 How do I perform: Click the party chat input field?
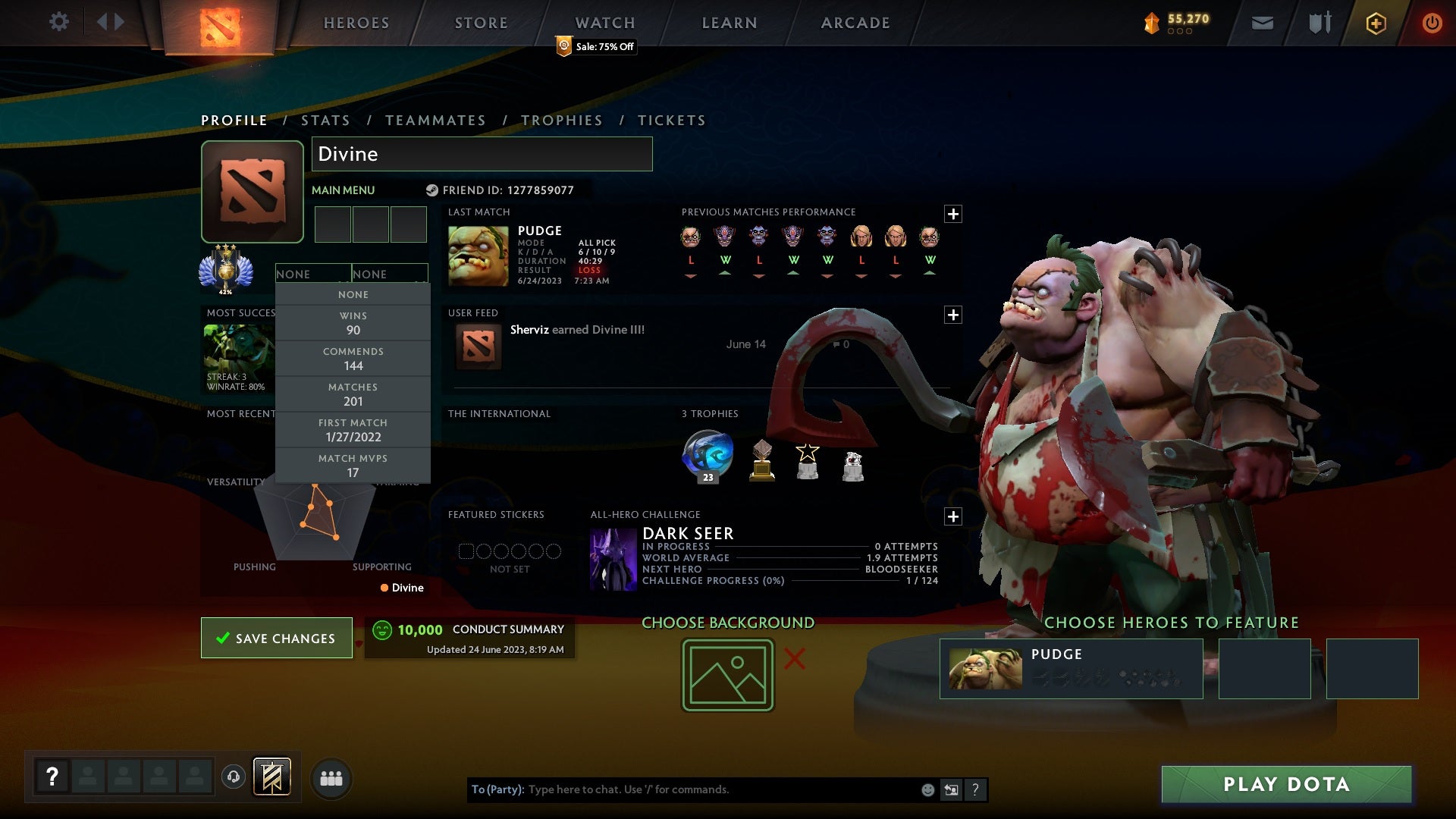coord(682,789)
